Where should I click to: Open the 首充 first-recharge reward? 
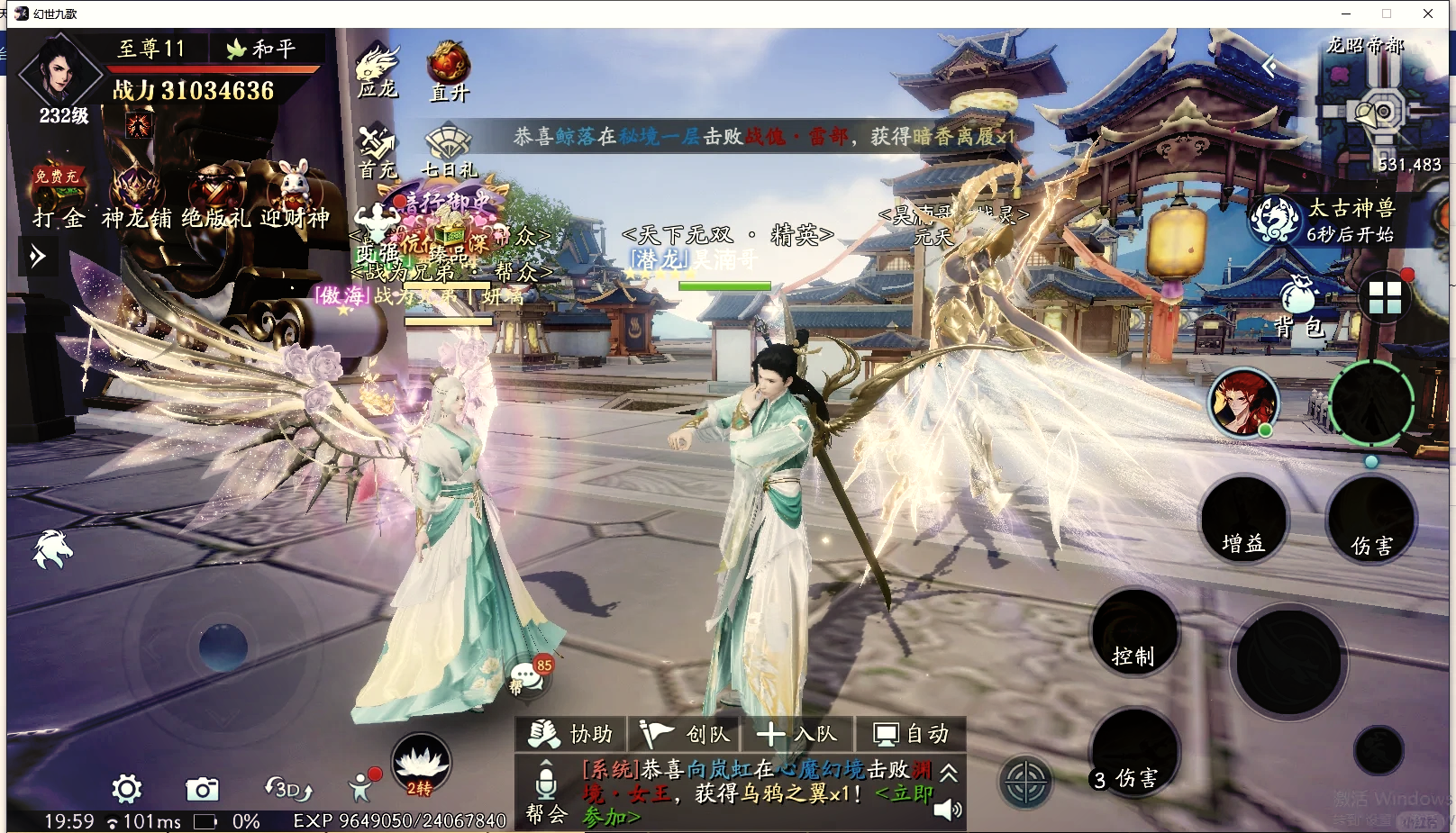click(x=377, y=151)
